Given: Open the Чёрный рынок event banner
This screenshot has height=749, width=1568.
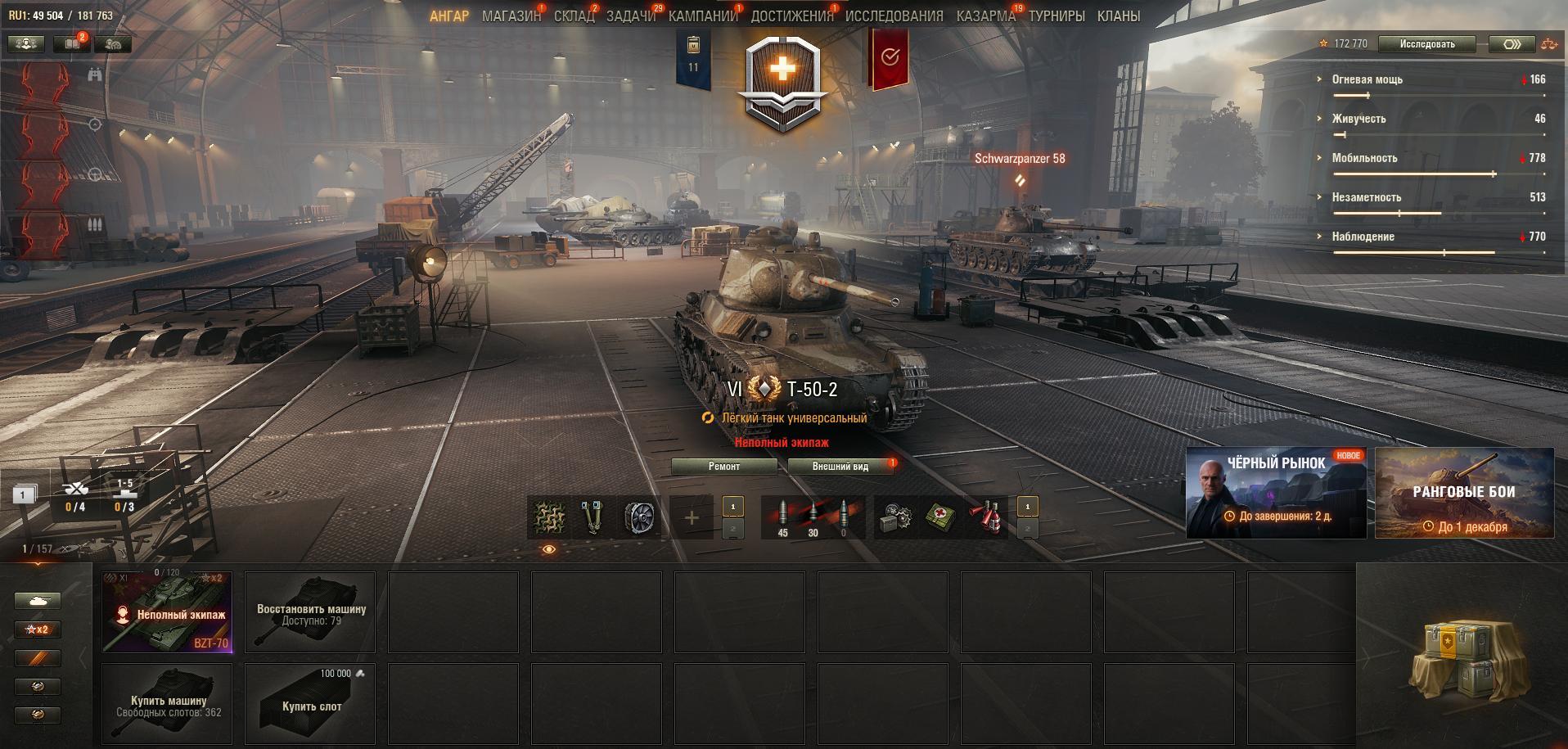Looking at the screenshot, I should pyautogui.click(x=1275, y=493).
